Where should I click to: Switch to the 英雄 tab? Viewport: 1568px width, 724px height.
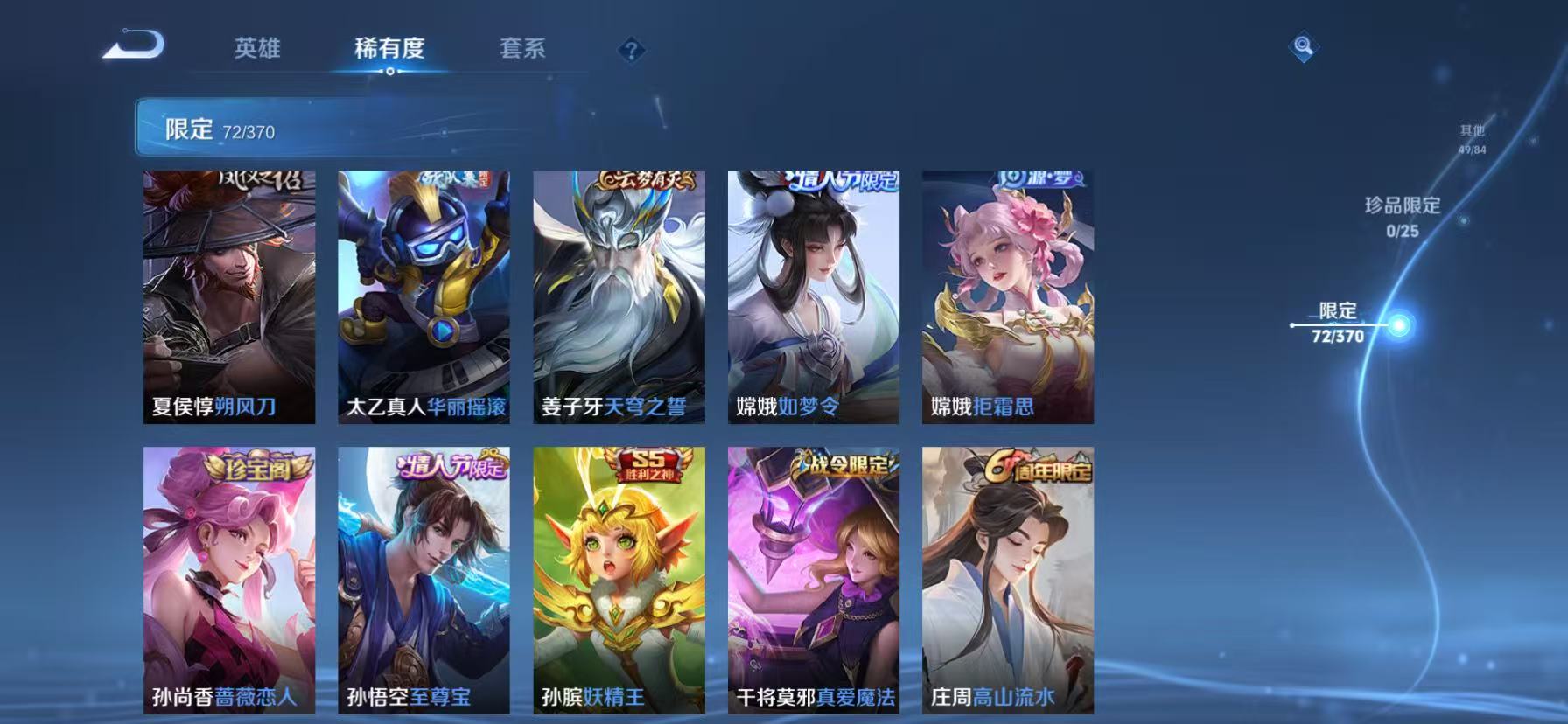tap(256, 50)
